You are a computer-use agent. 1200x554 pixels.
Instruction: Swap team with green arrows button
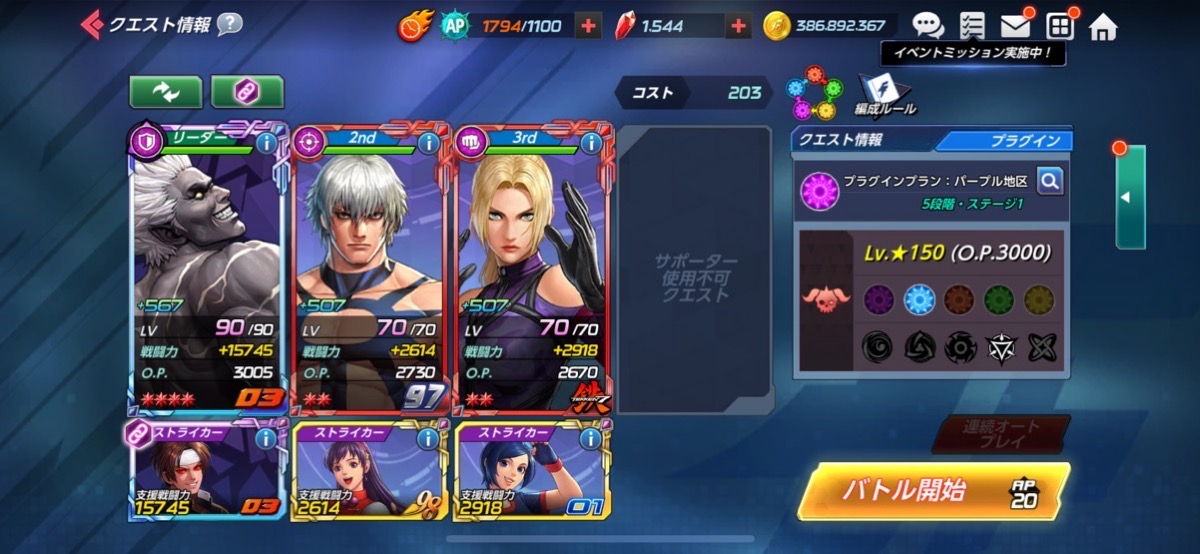tap(165, 91)
